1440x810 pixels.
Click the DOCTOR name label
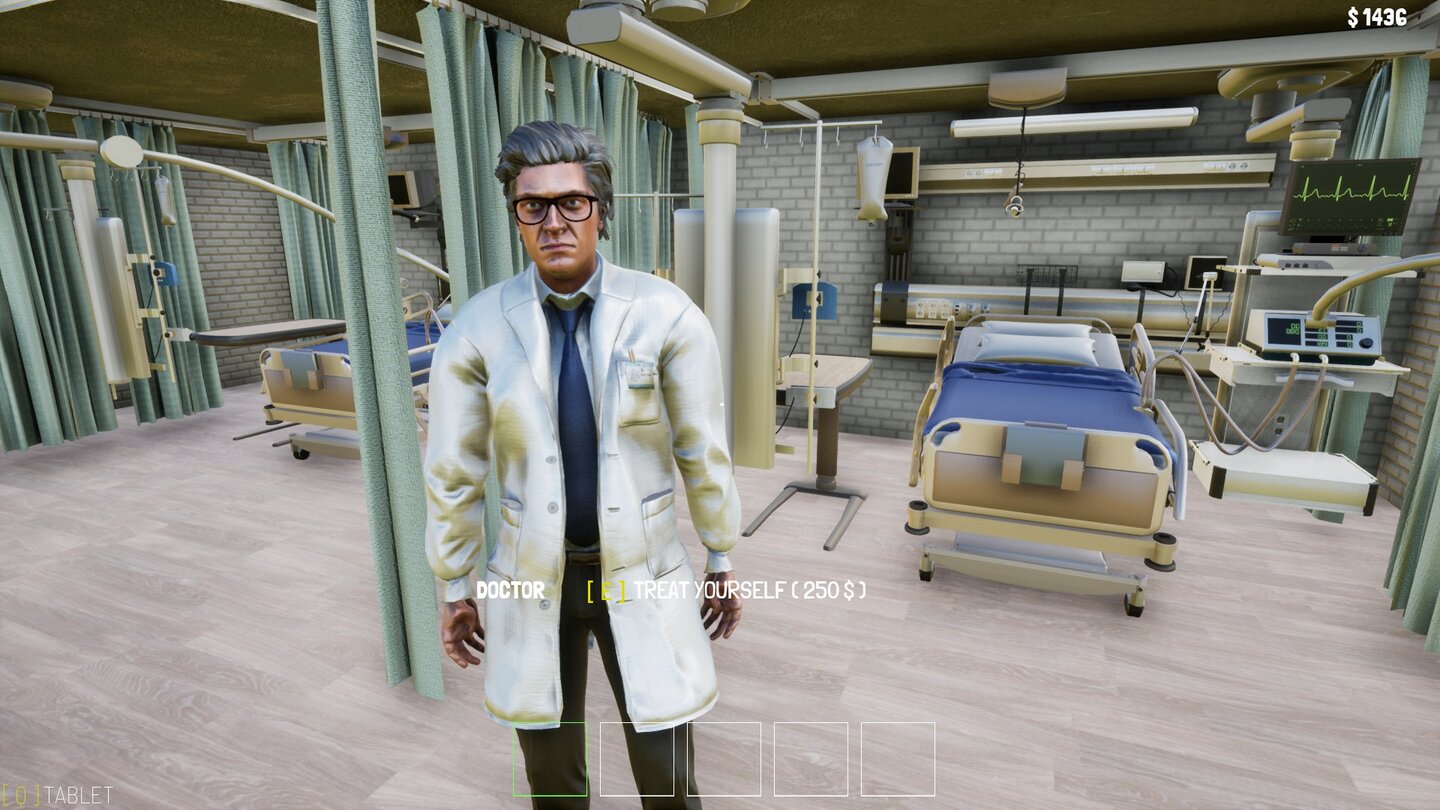(510, 590)
